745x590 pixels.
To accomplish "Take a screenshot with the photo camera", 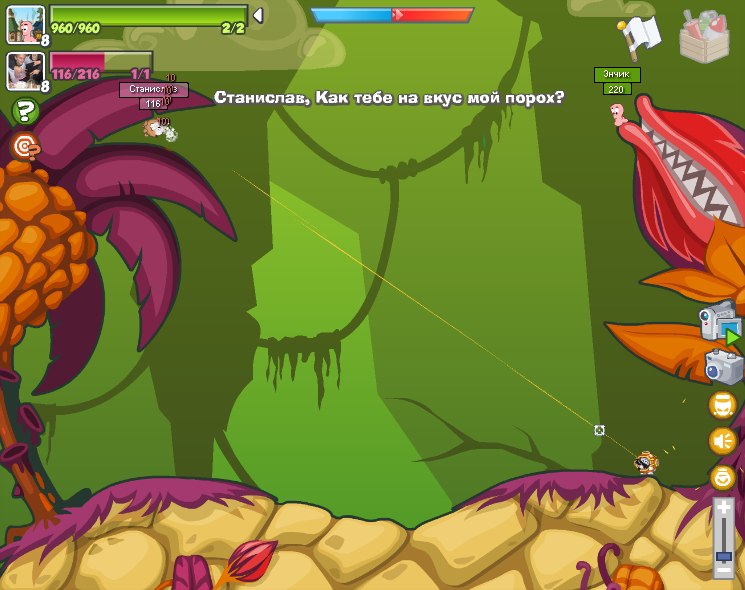I will pos(723,367).
